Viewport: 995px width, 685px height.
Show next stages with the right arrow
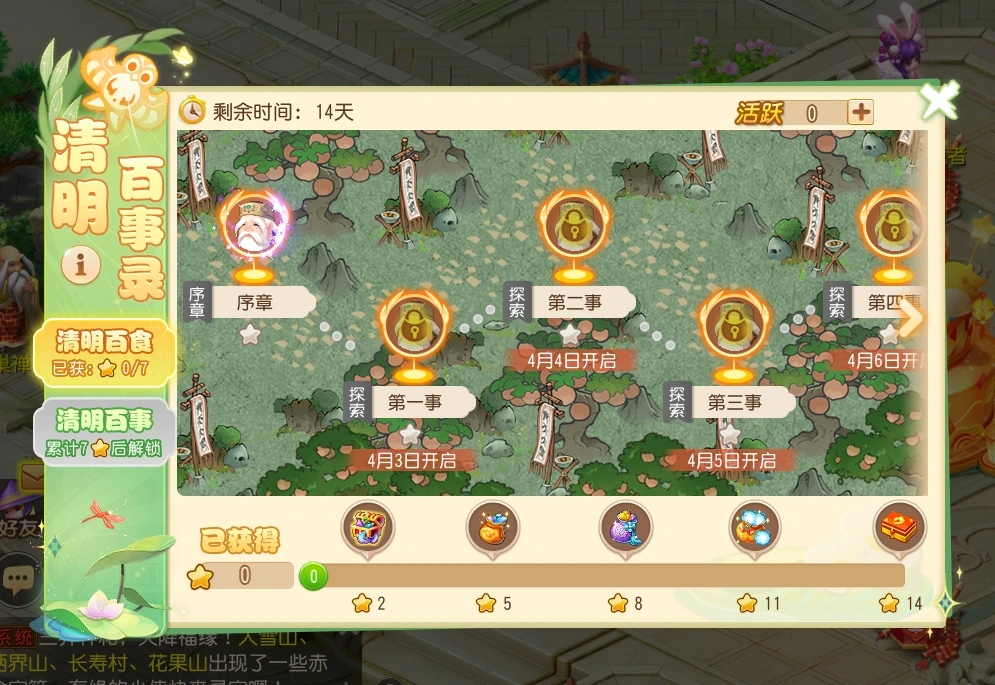(x=910, y=318)
